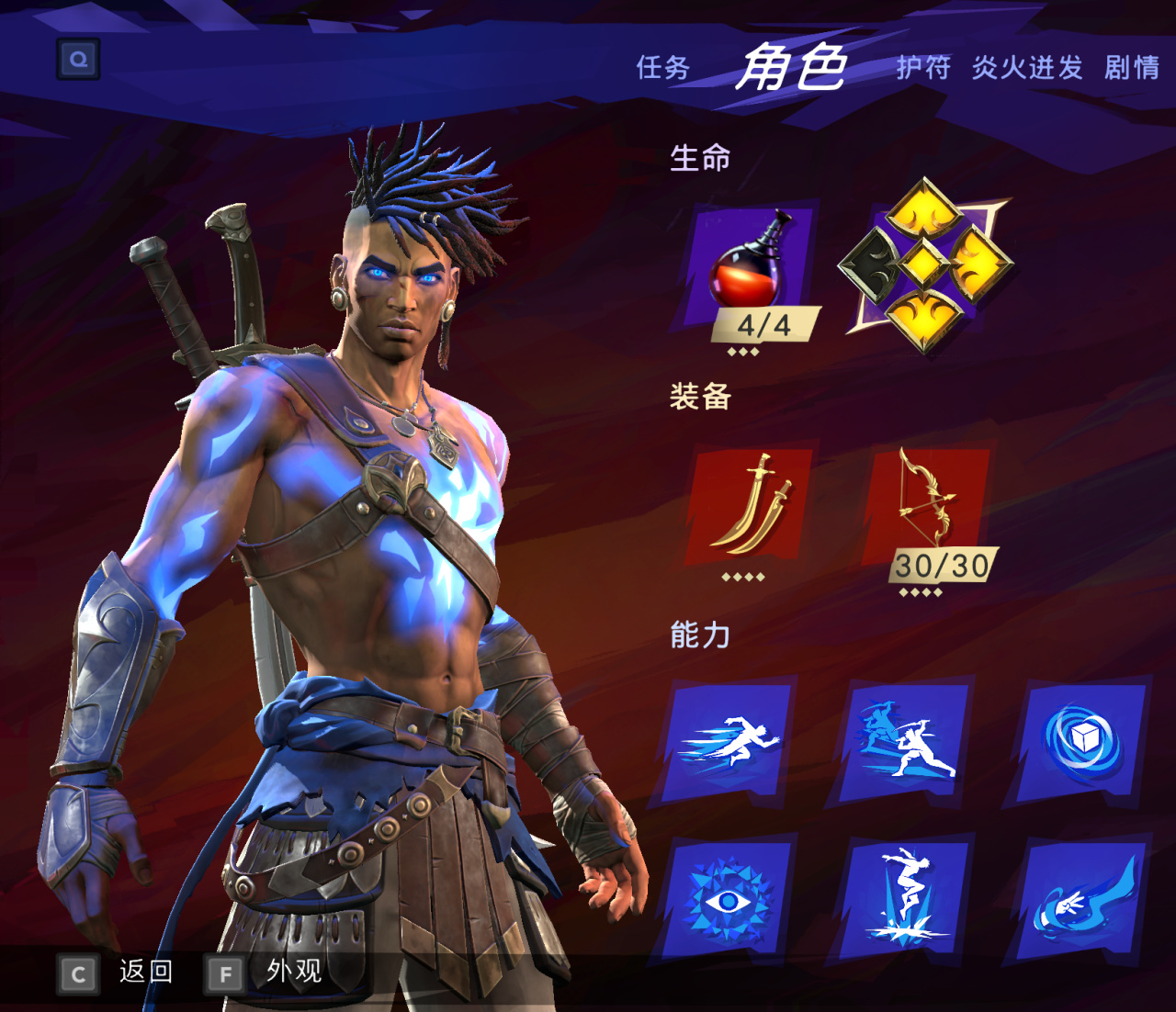Select the 炎火迸发 tab
The width and height of the screenshot is (1176, 1012).
click(x=1029, y=69)
